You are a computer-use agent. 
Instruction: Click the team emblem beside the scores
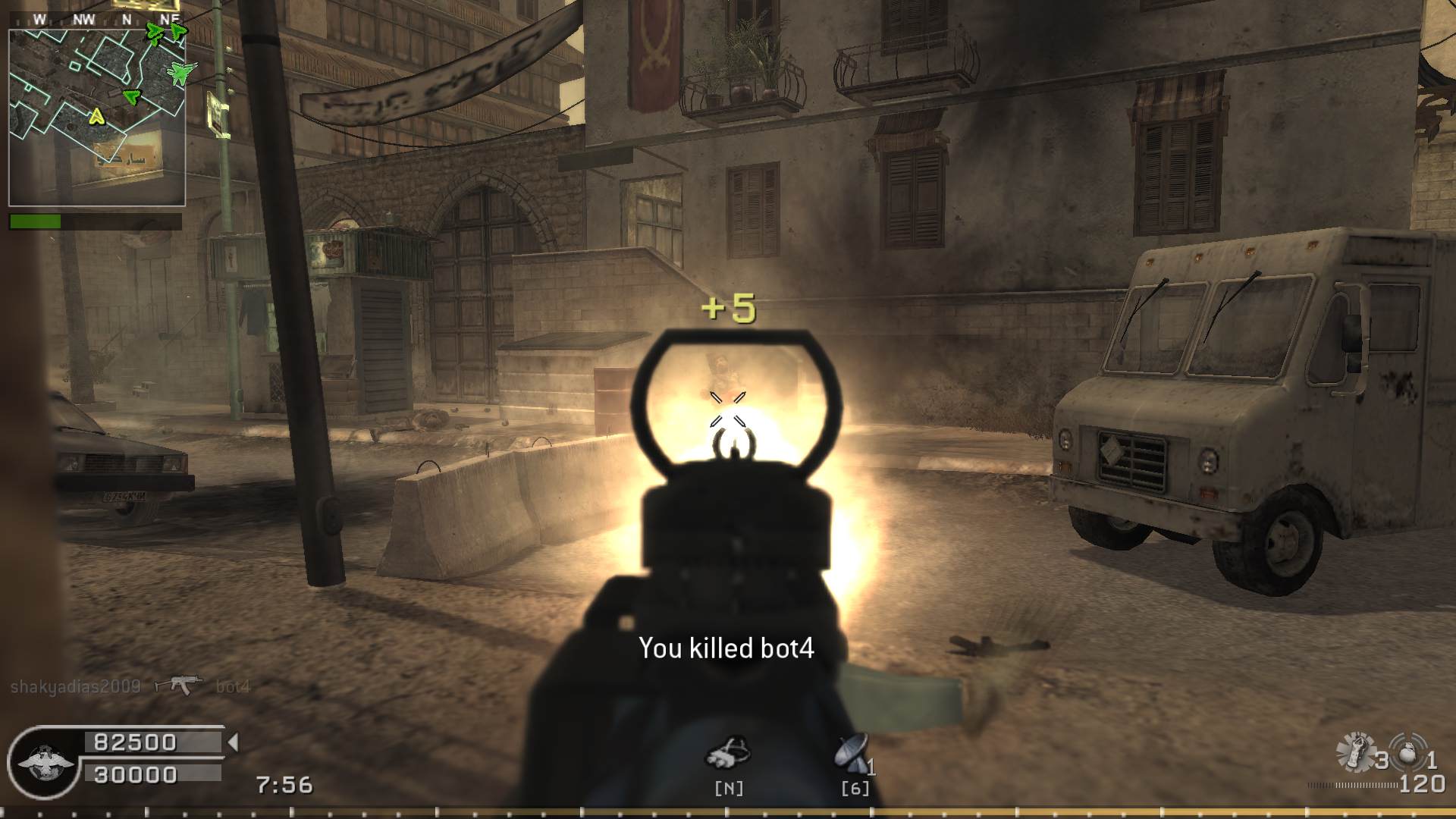click(x=44, y=762)
